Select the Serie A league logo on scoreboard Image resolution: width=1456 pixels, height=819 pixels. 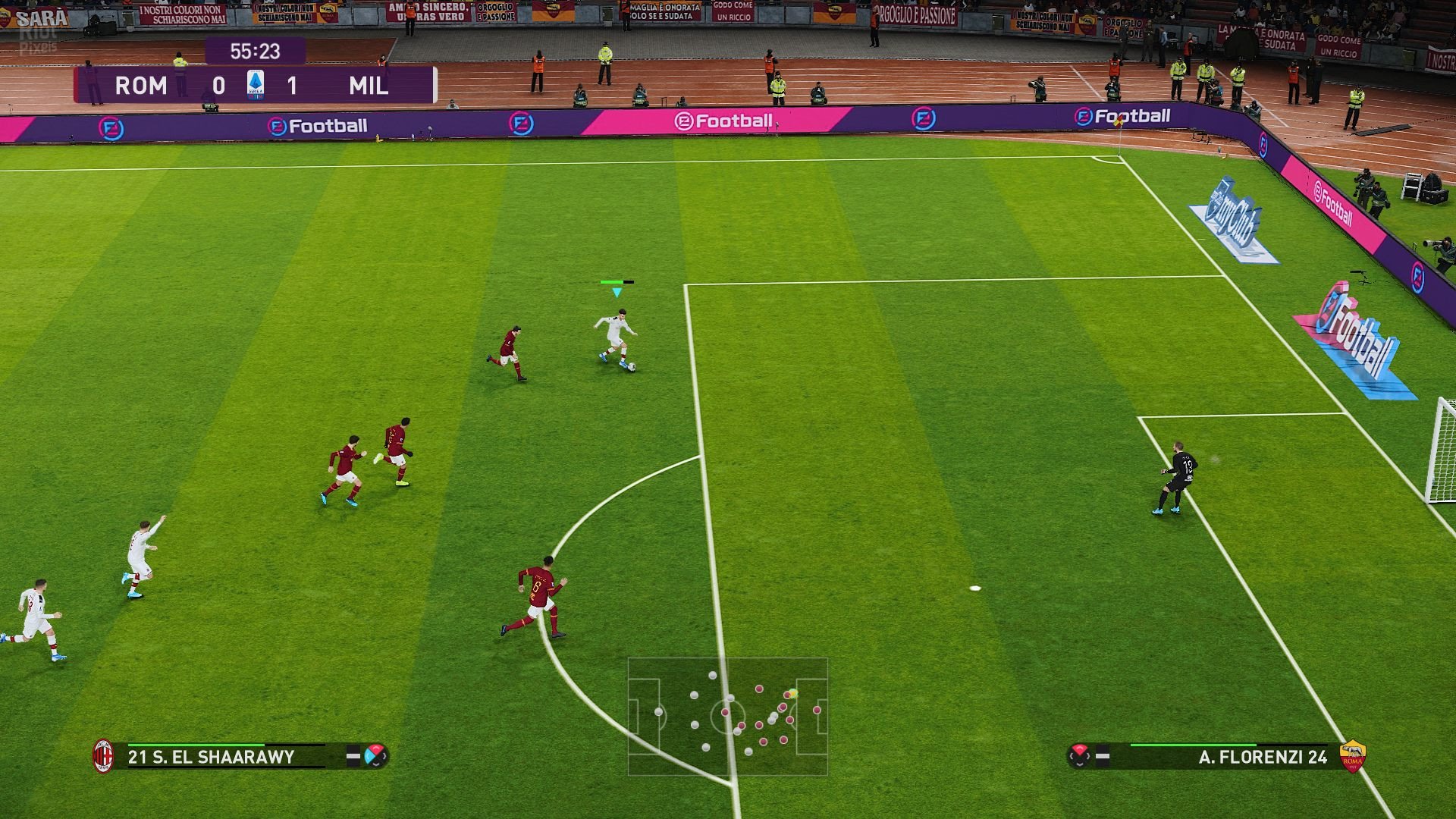click(256, 85)
